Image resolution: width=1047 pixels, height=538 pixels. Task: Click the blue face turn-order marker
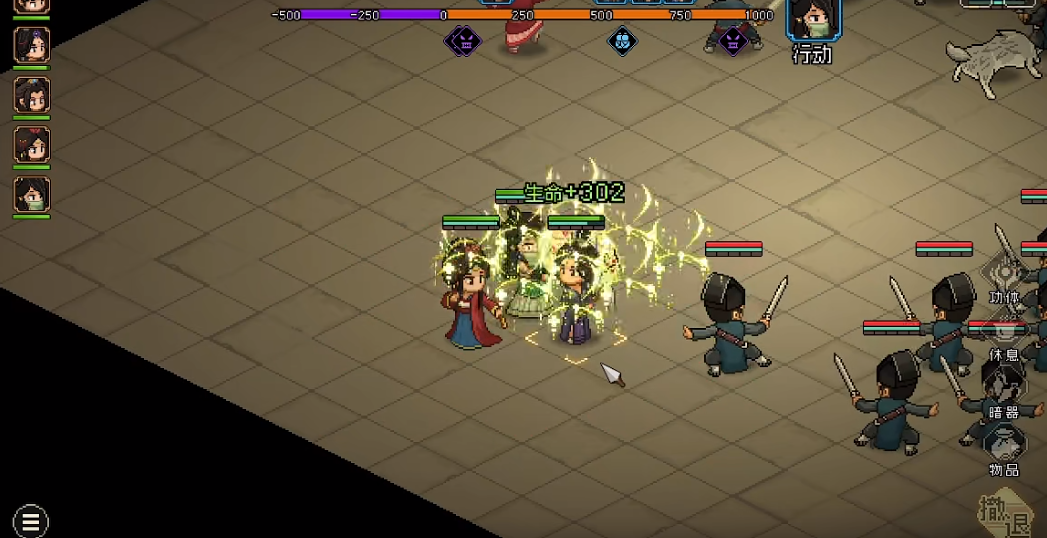(x=622, y=41)
